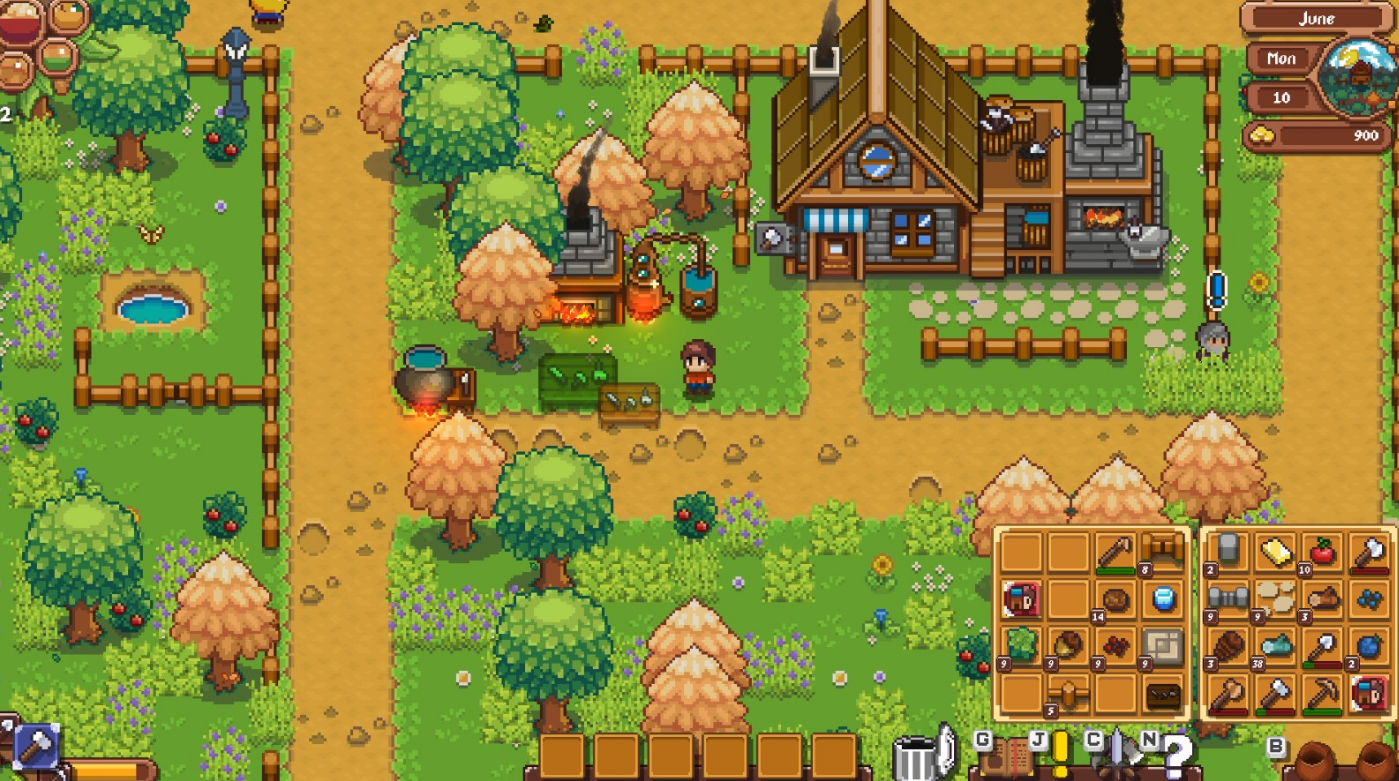Choose the green leafy bush stack
1399x781 pixels.
pyautogui.click(x=1021, y=646)
